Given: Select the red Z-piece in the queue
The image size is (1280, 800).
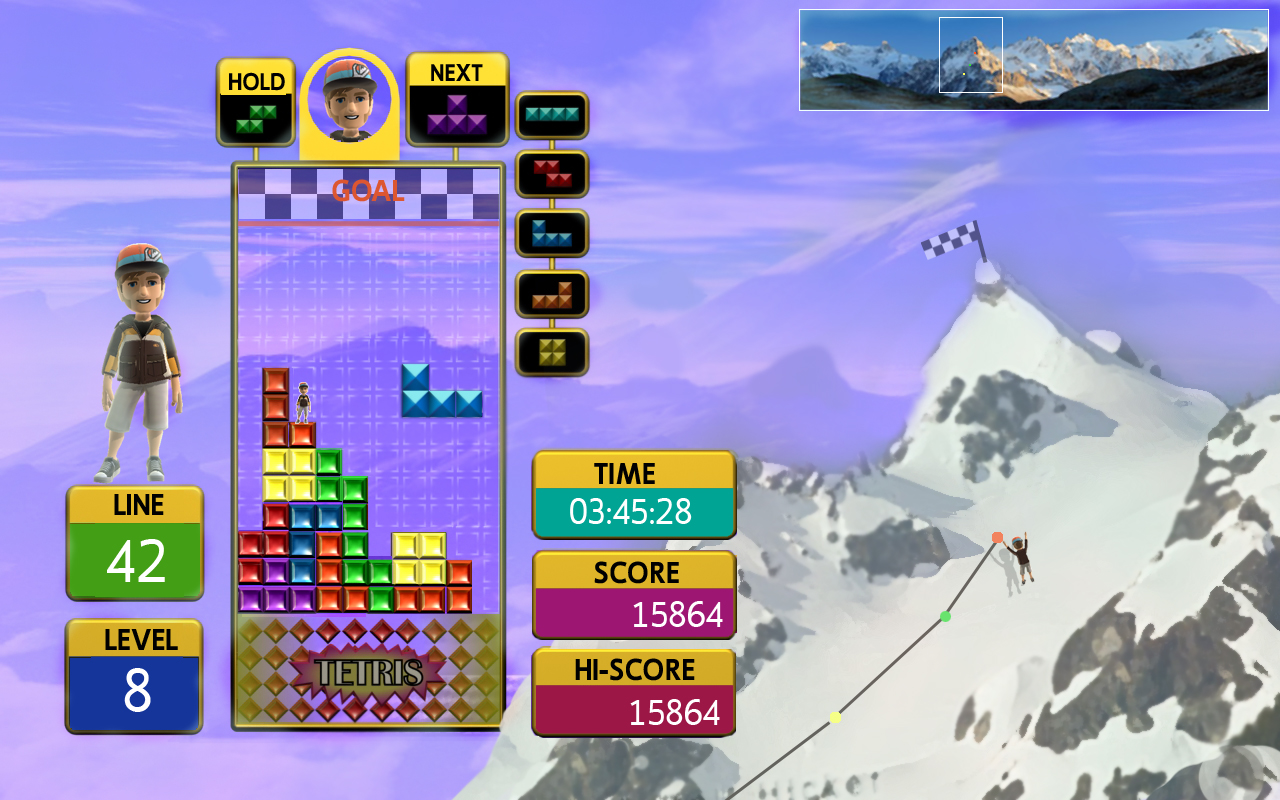Looking at the screenshot, I should tap(552, 174).
